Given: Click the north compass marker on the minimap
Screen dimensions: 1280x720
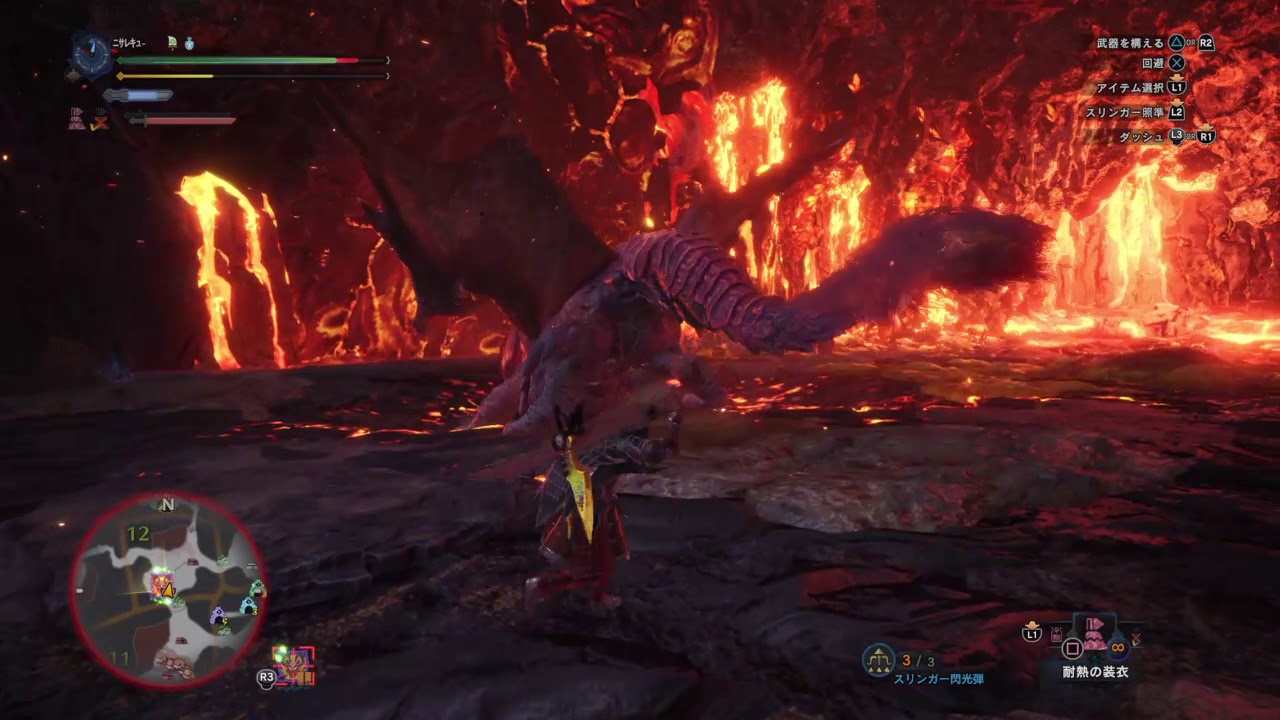Looking at the screenshot, I should pyautogui.click(x=167, y=505).
